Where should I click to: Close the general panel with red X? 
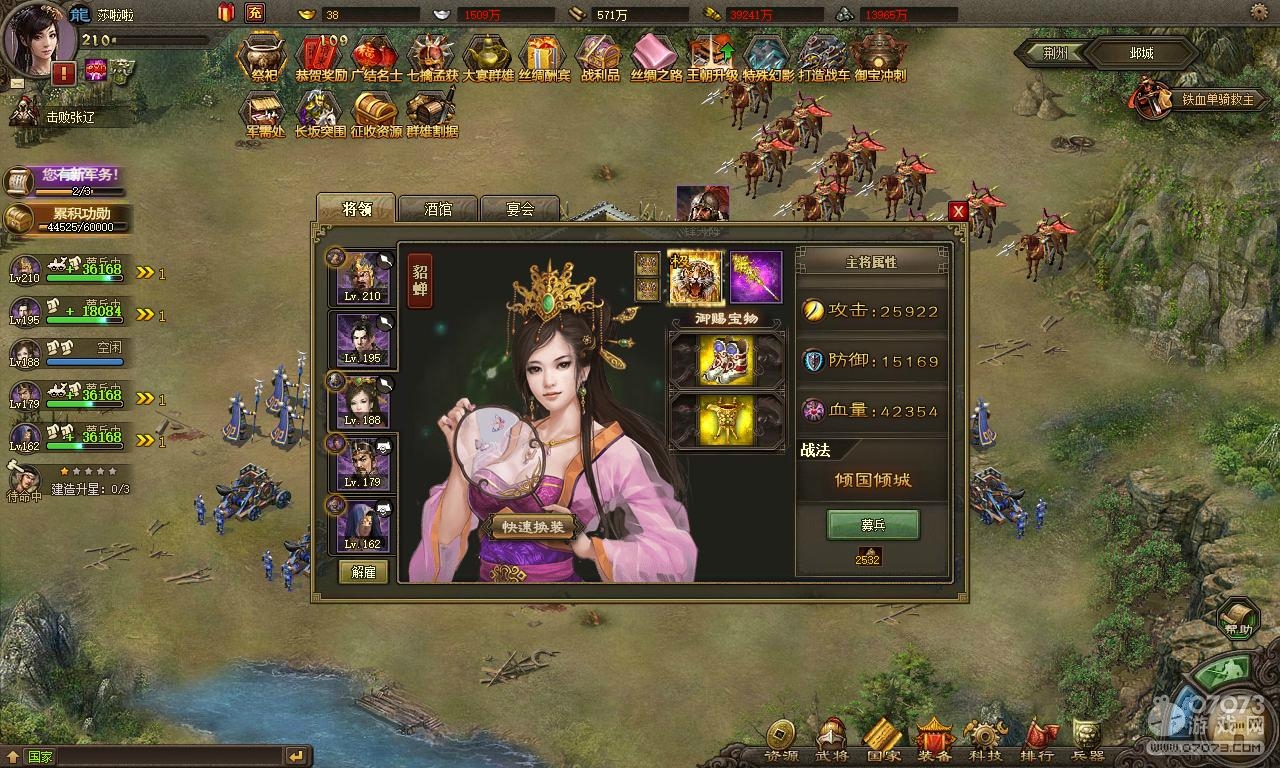(x=958, y=211)
